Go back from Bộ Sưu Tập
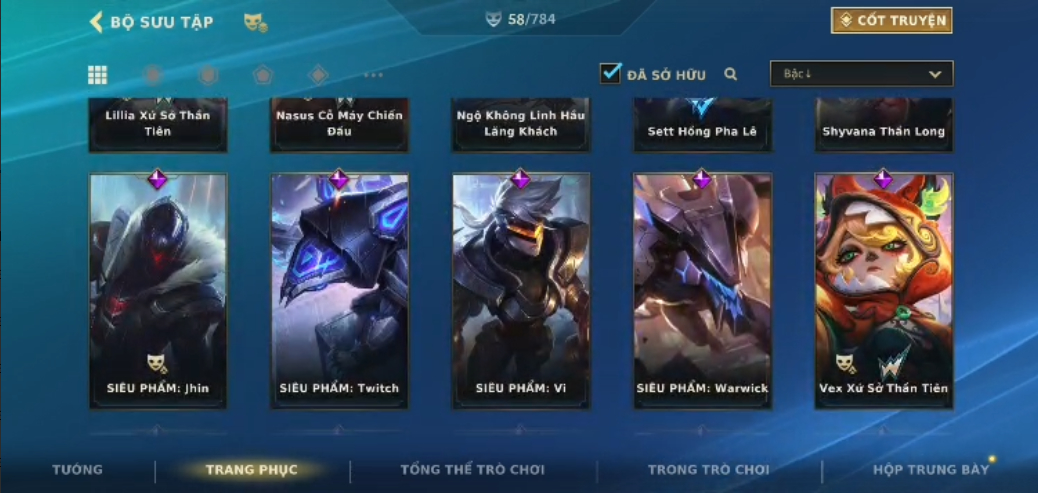The image size is (1038, 493). (97, 21)
